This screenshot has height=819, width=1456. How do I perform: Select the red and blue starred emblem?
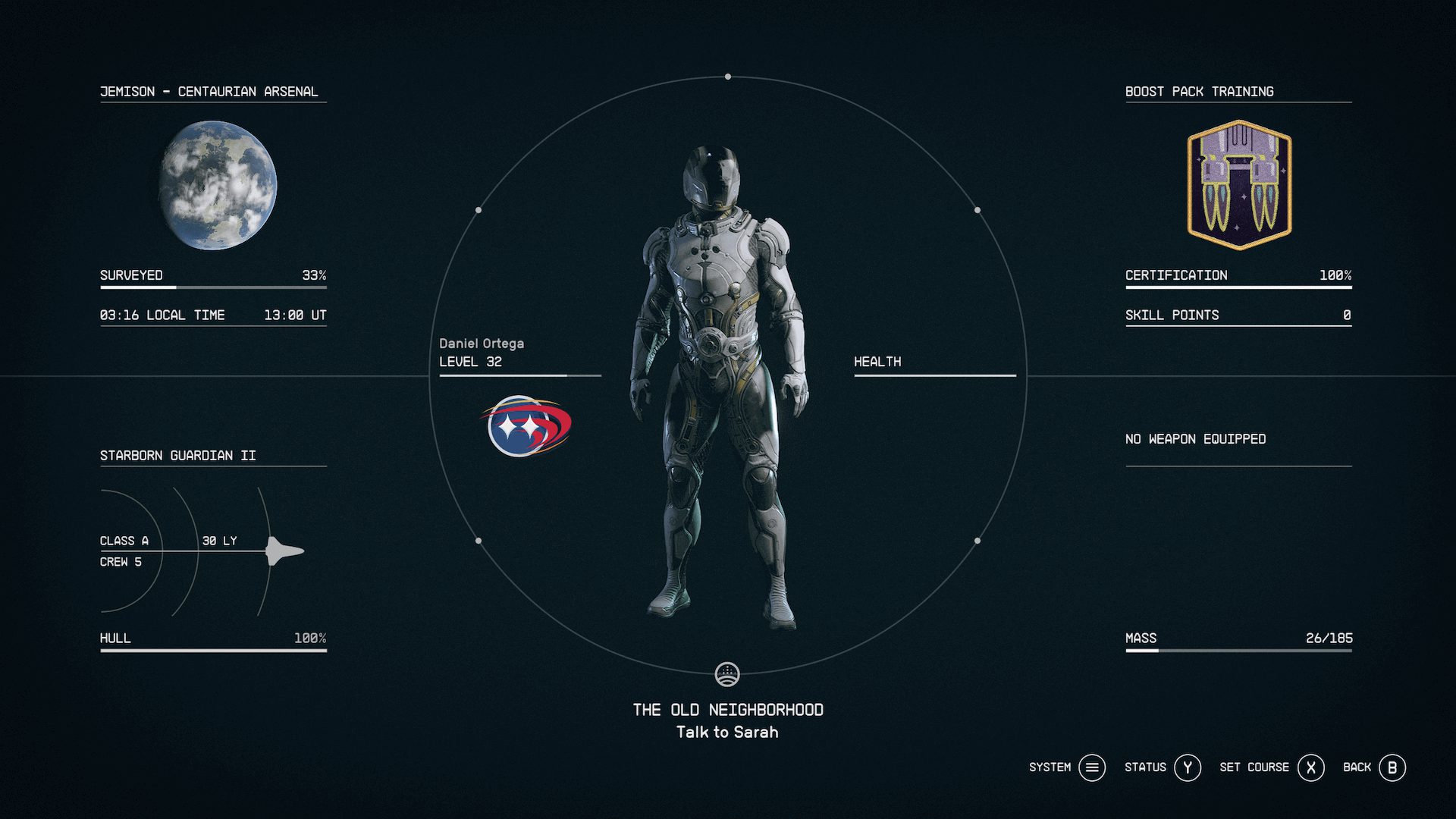tap(525, 425)
